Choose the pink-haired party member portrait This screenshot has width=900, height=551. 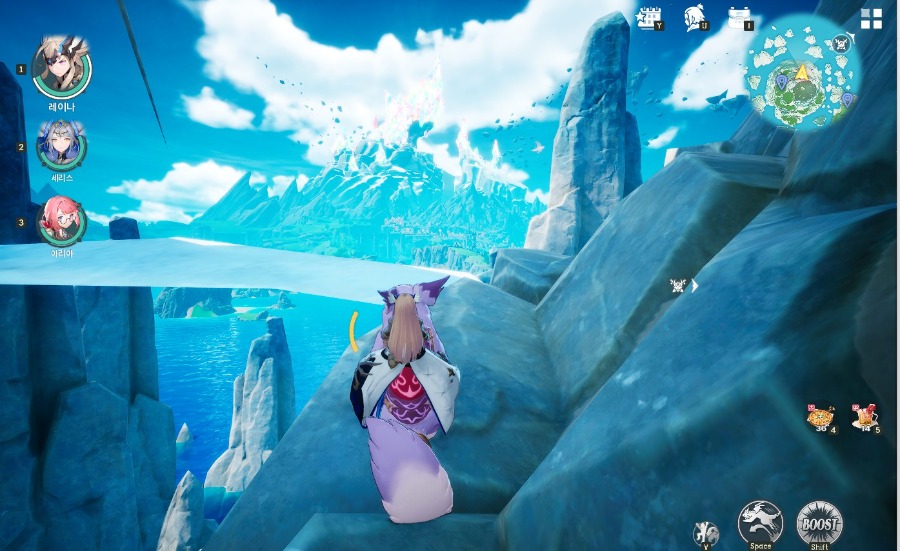[x=61, y=221]
